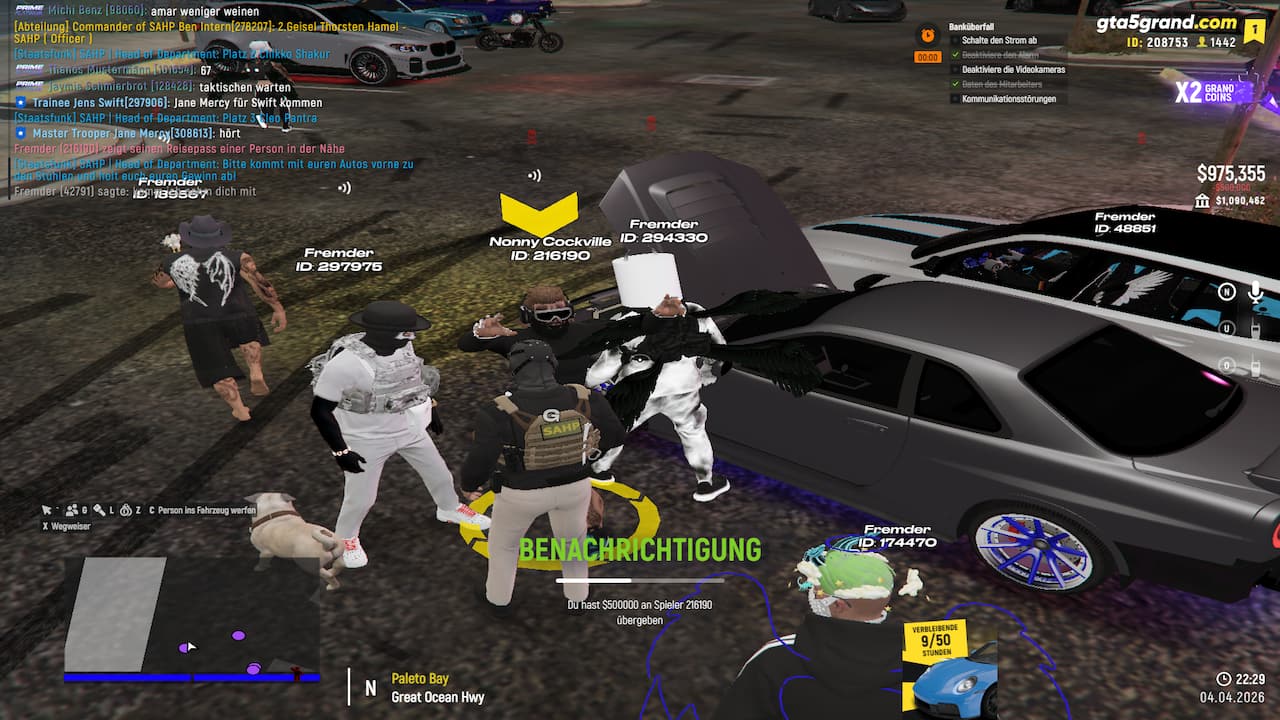Viewport: 1280px width, 720px height.
Task: Select the flashlight icon in the keybind hints
Action: click(x=100, y=509)
